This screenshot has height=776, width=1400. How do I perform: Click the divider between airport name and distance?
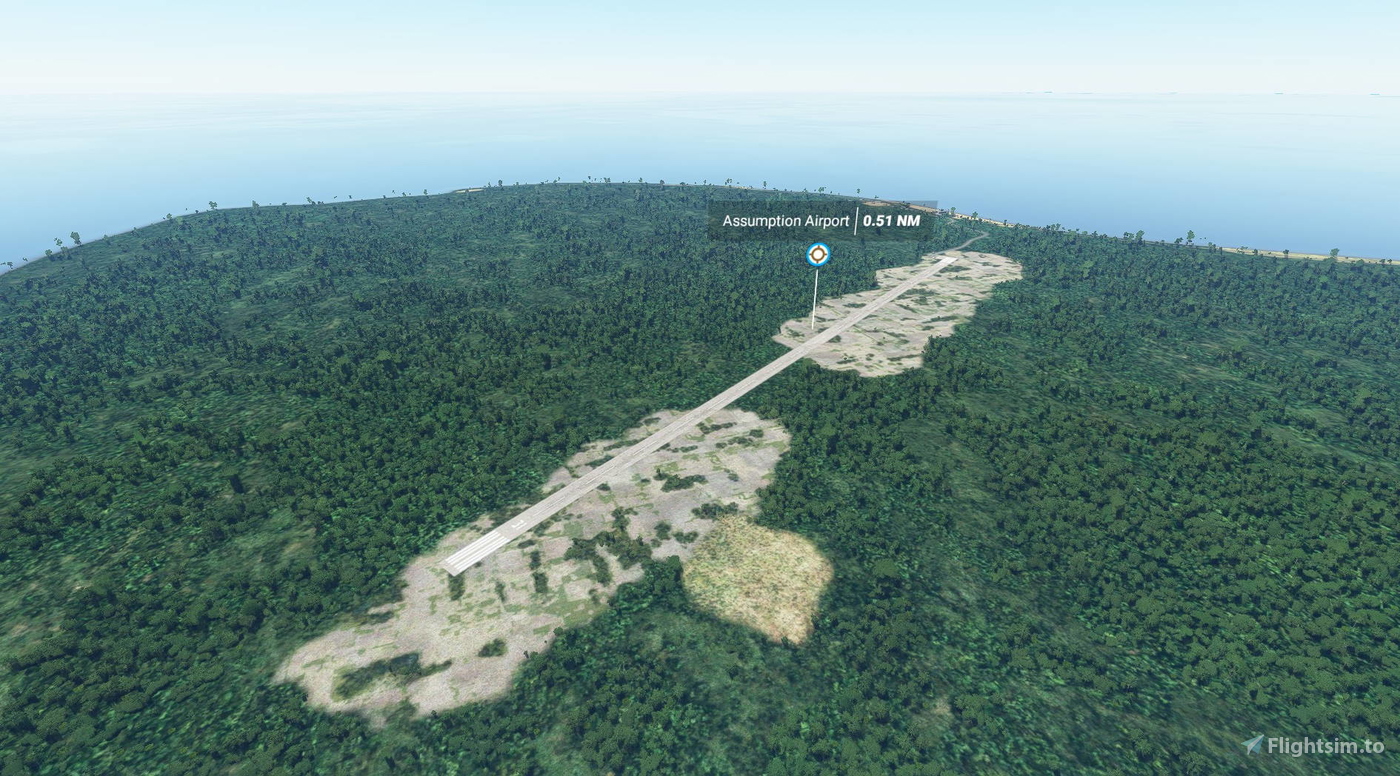[x=857, y=221]
